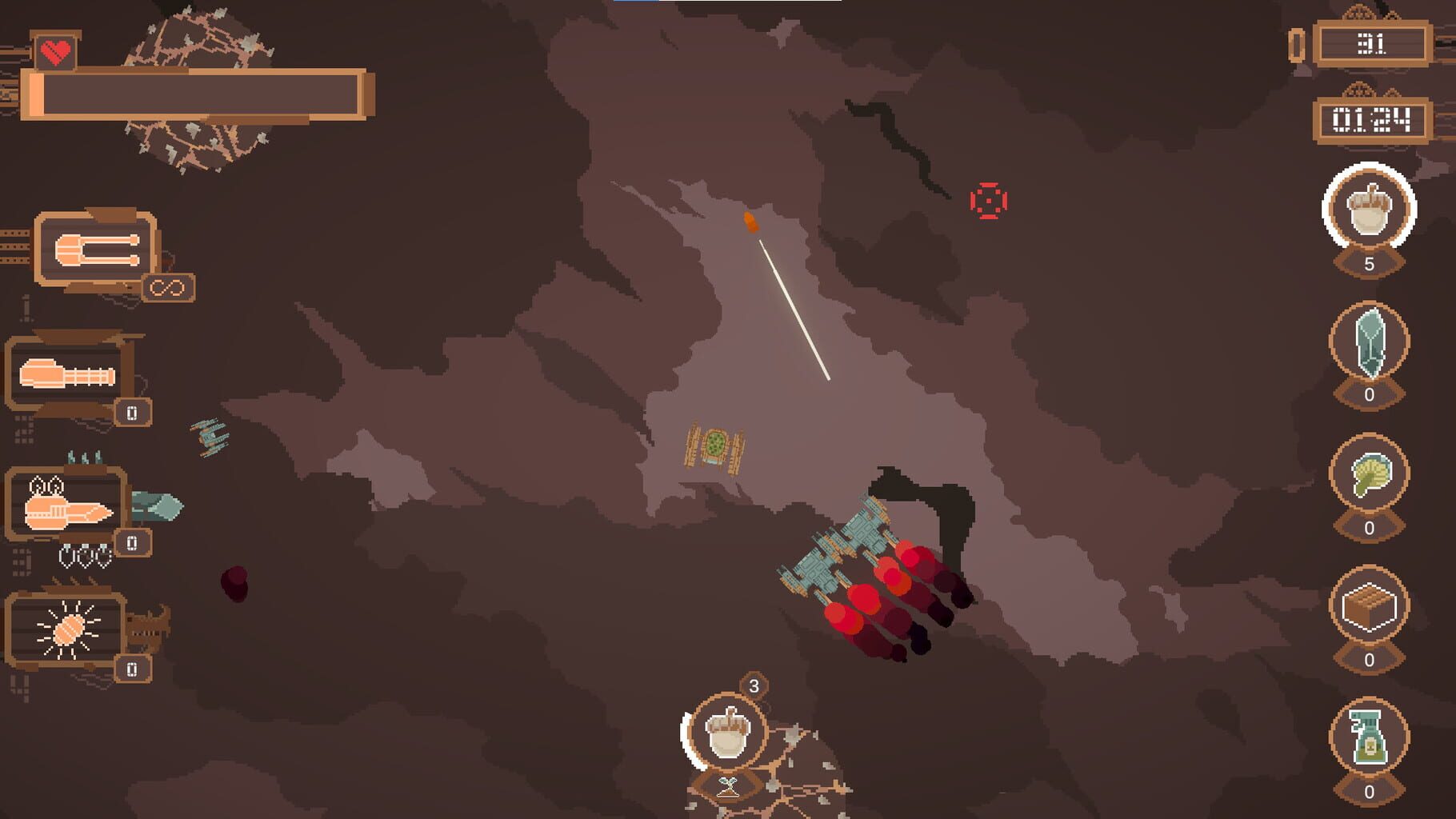Switch to the rocket ship weapon slot

(x=68, y=512)
